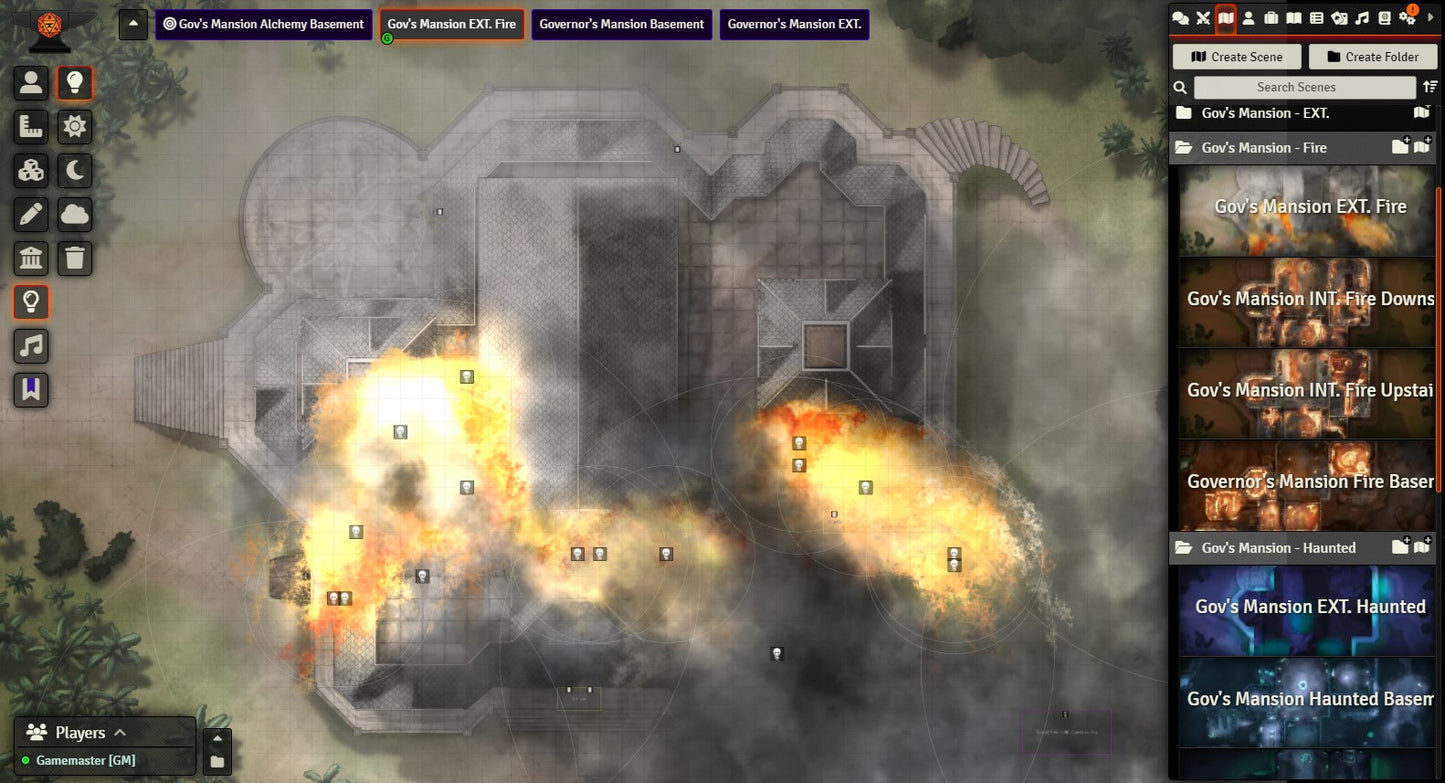Click the Create Scene button

1237,57
